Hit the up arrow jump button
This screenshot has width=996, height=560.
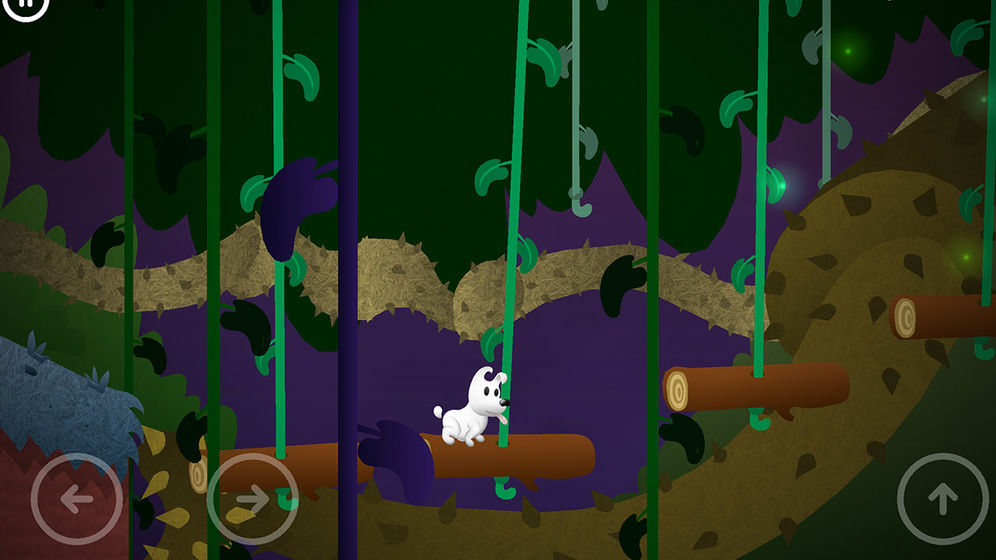click(x=942, y=498)
